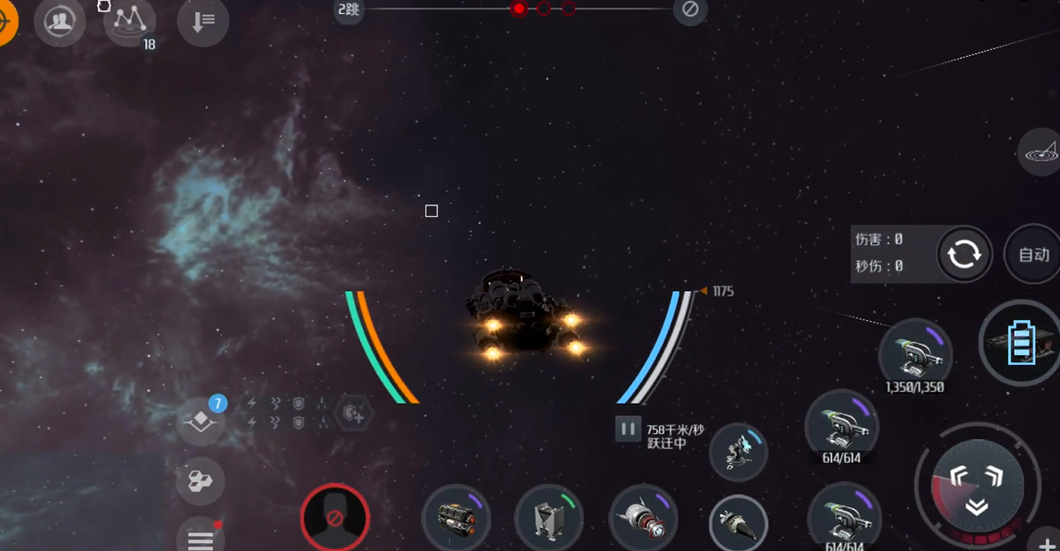Image resolution: width=1060 pixels, height=551 pixels.
Task: Activate the cylindrical engine module
Action: [x=456, y=519]
